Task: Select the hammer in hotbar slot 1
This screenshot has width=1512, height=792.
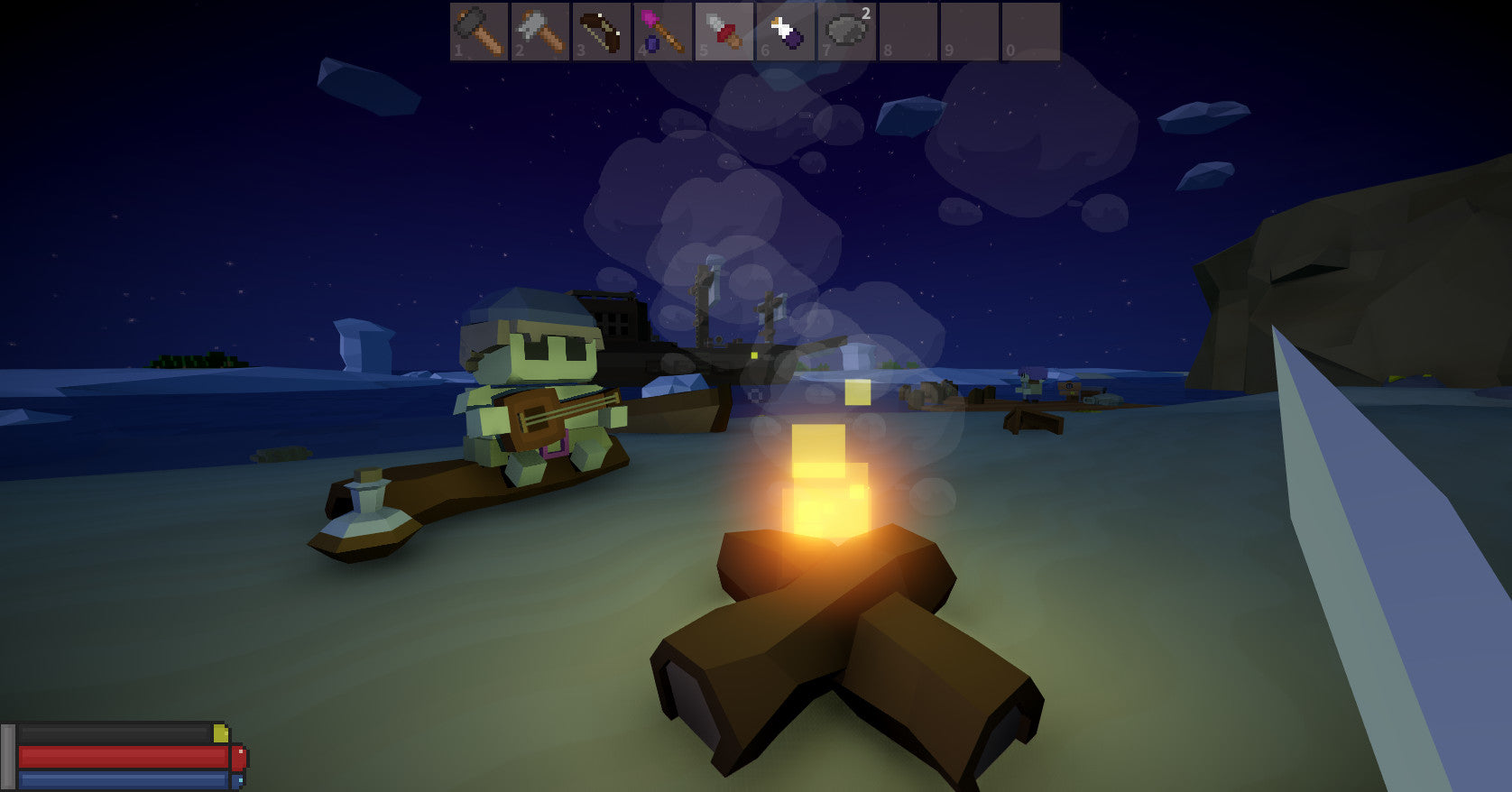Action: pos(479,32)
